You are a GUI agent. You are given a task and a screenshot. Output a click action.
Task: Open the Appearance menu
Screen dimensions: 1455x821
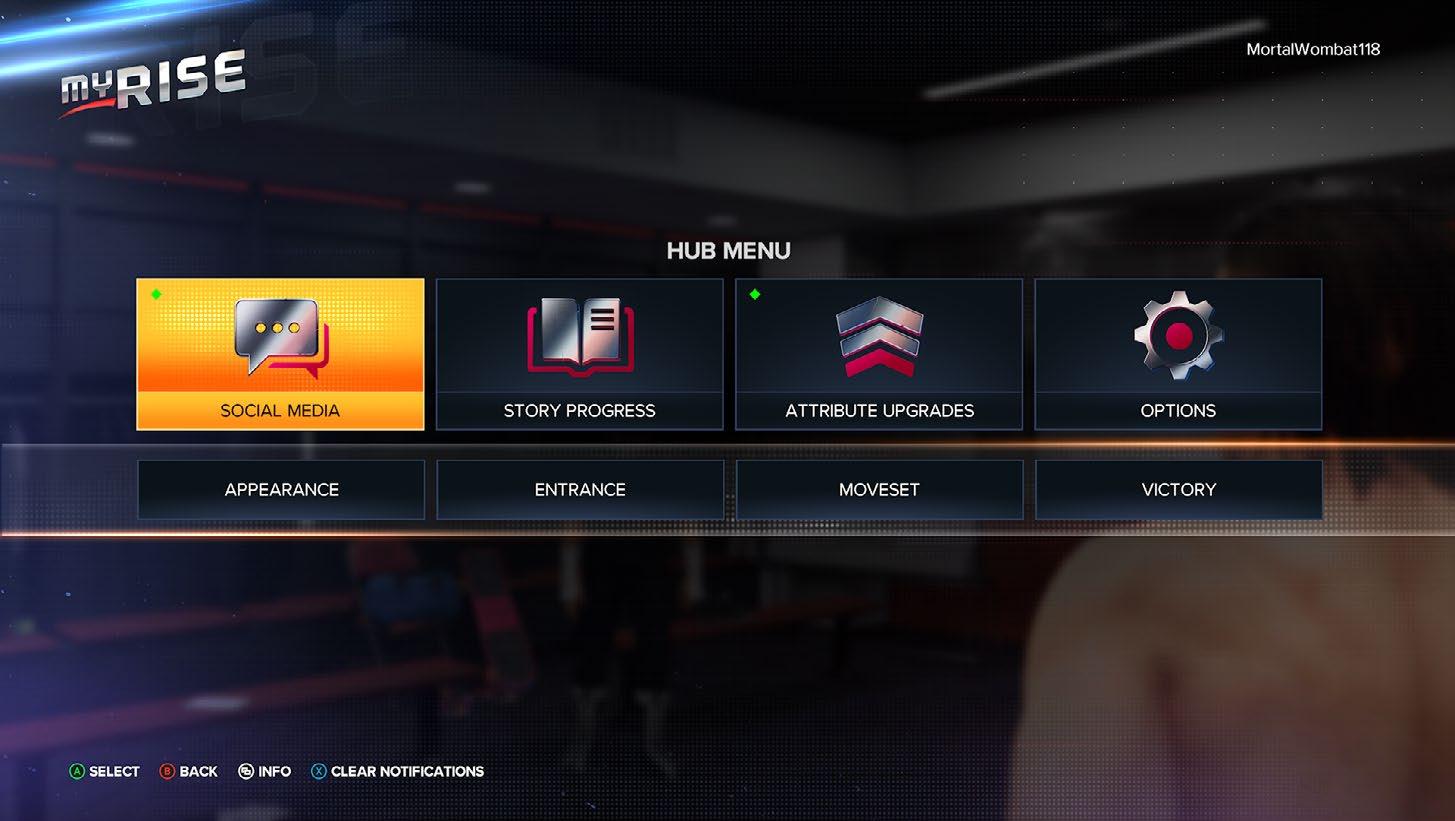coord(281,490)
